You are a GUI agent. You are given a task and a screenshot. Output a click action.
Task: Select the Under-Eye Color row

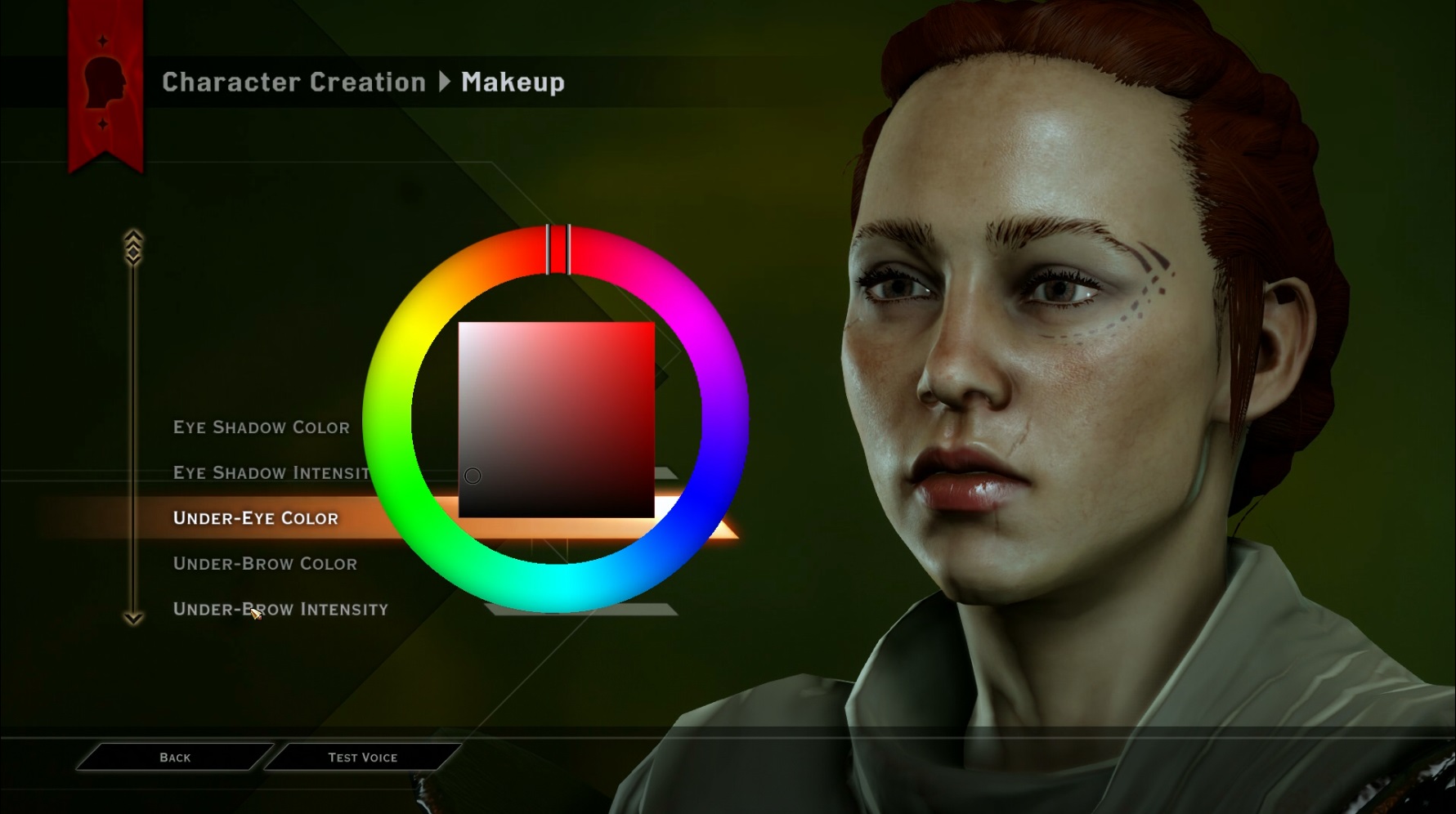pos(255,518)
